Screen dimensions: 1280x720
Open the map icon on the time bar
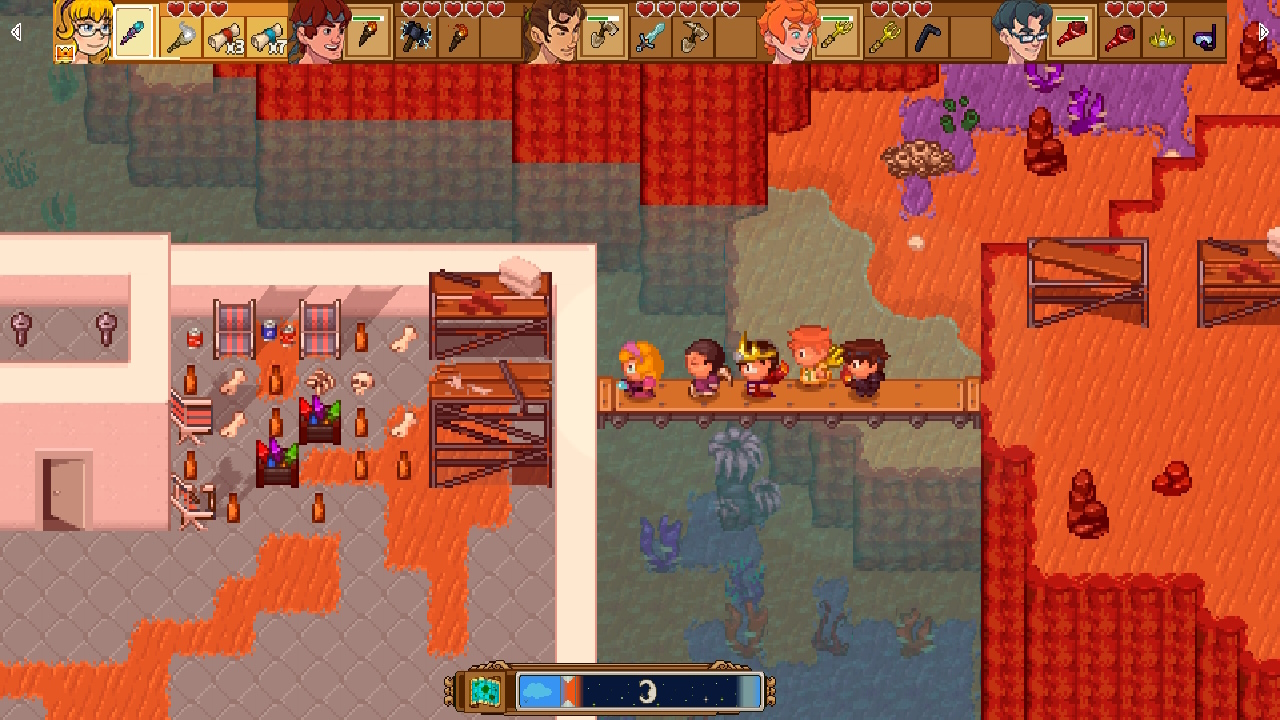tap(485, 690)
